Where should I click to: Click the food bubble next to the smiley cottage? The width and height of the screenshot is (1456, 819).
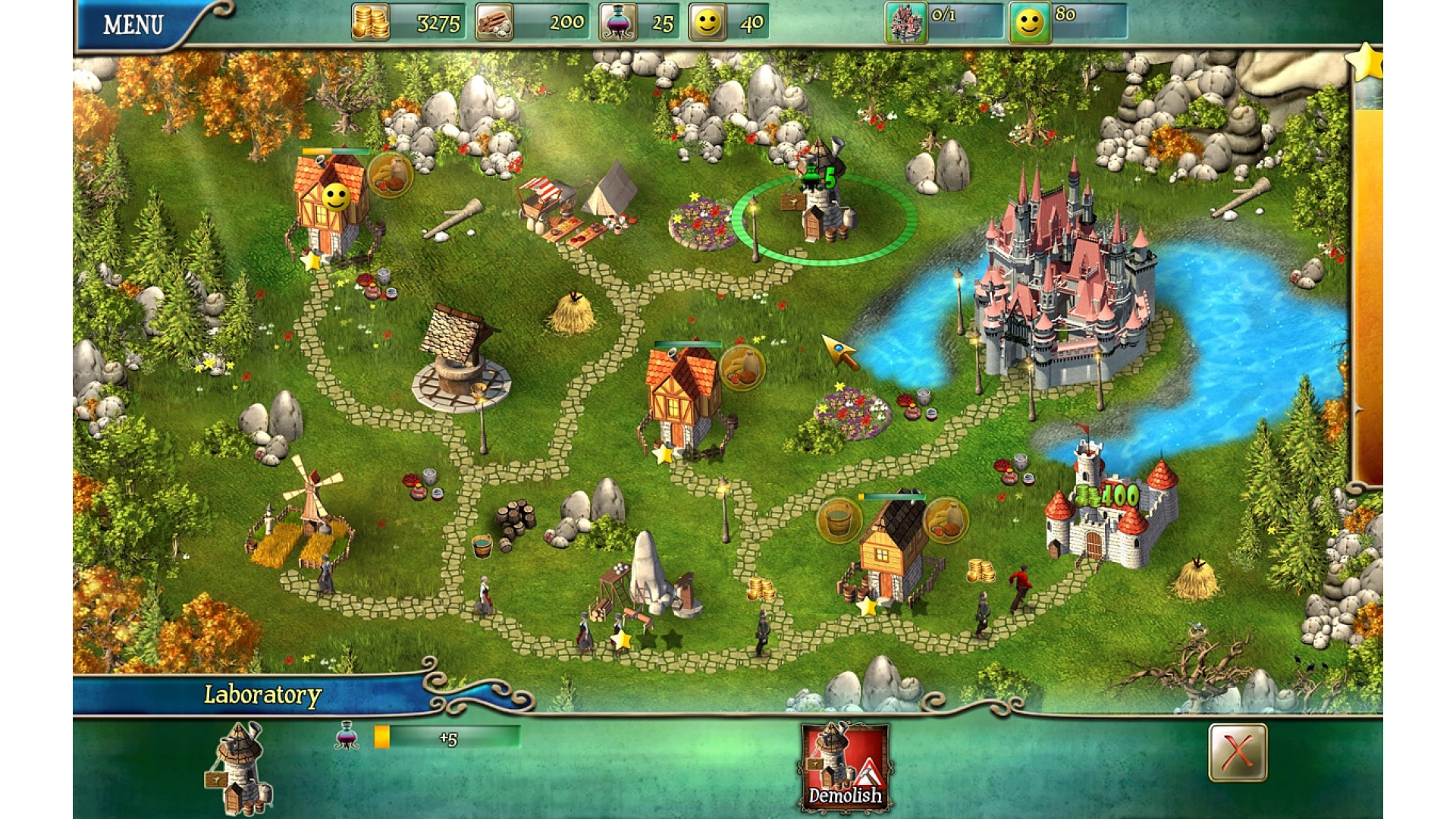pyautogui.click(x=391, y=175)
